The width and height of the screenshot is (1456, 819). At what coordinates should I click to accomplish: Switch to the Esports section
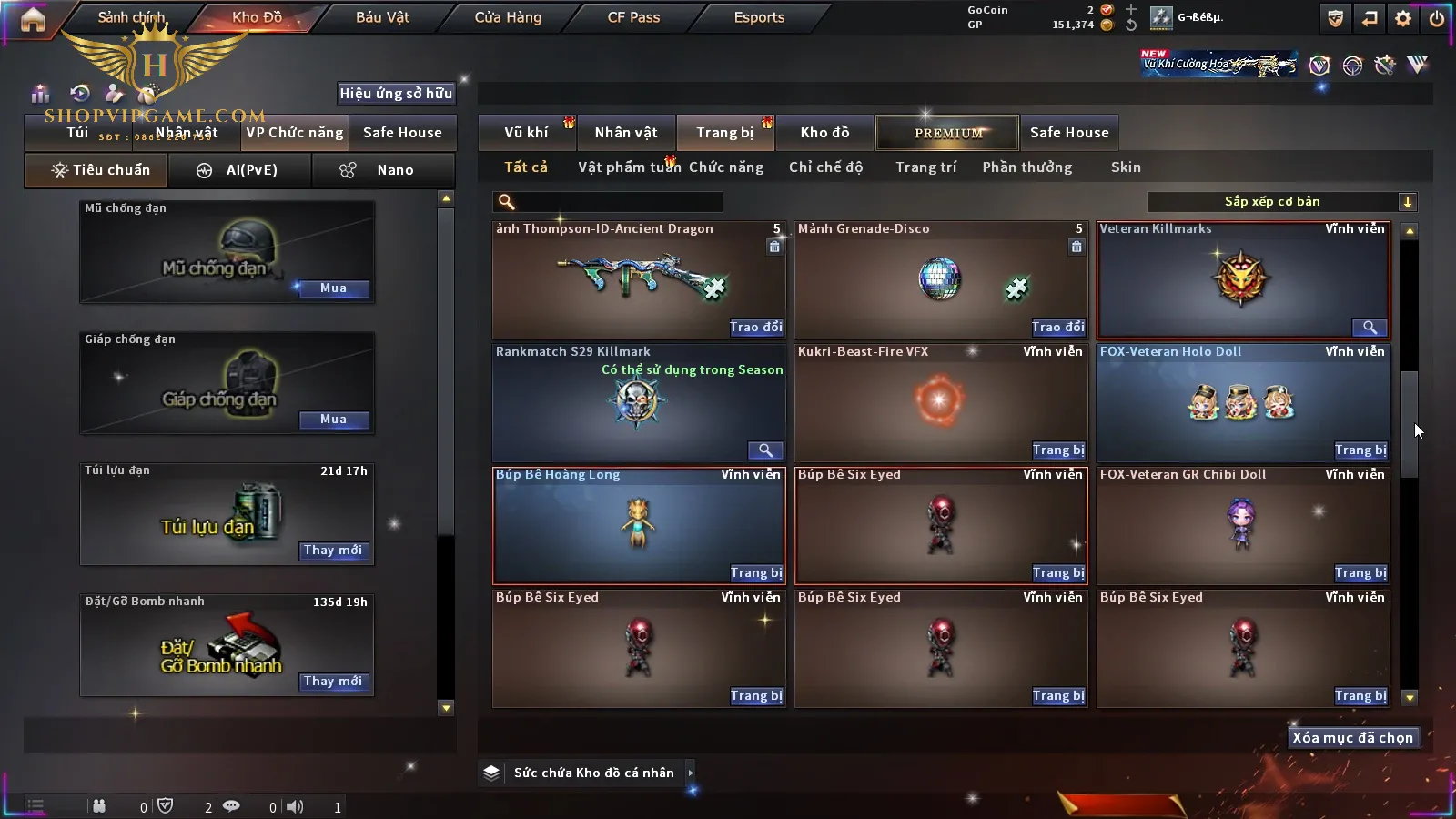coord(759,17)
